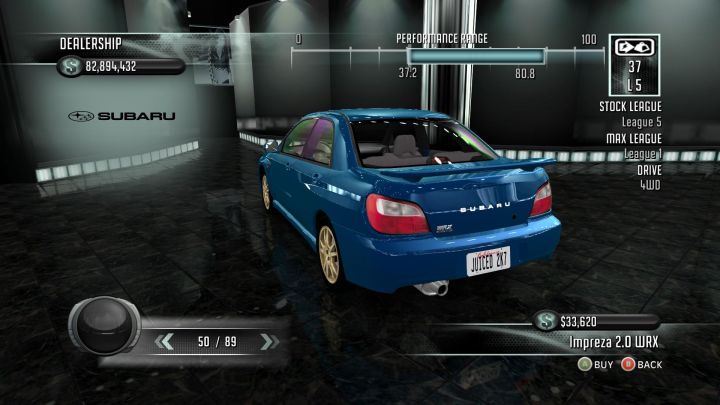Advance to the next car arrow
This screenshot has width=720, height=405.
(x=267, y=342)
